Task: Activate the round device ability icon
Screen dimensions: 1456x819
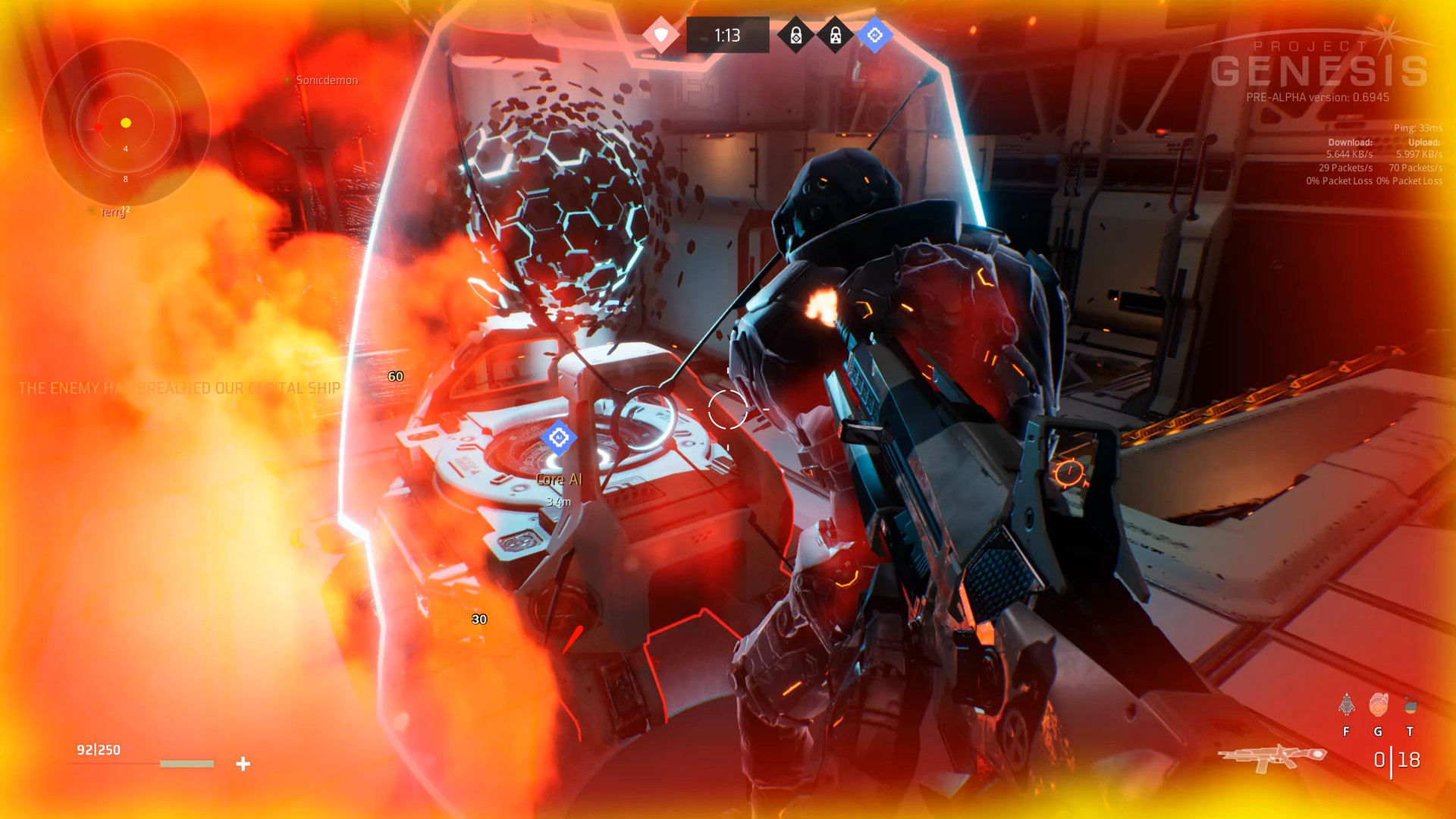Action: click(x=1378, y=705)
